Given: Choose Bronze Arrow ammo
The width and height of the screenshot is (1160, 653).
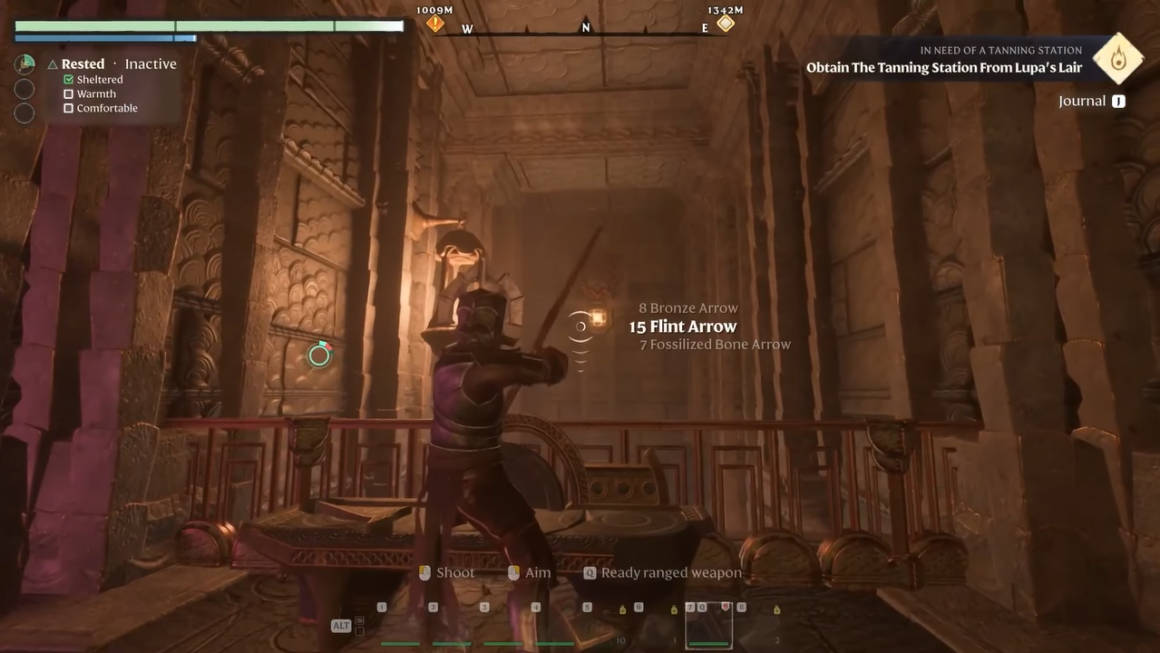Looking at the screenshot, I should [x=688, y=308].
